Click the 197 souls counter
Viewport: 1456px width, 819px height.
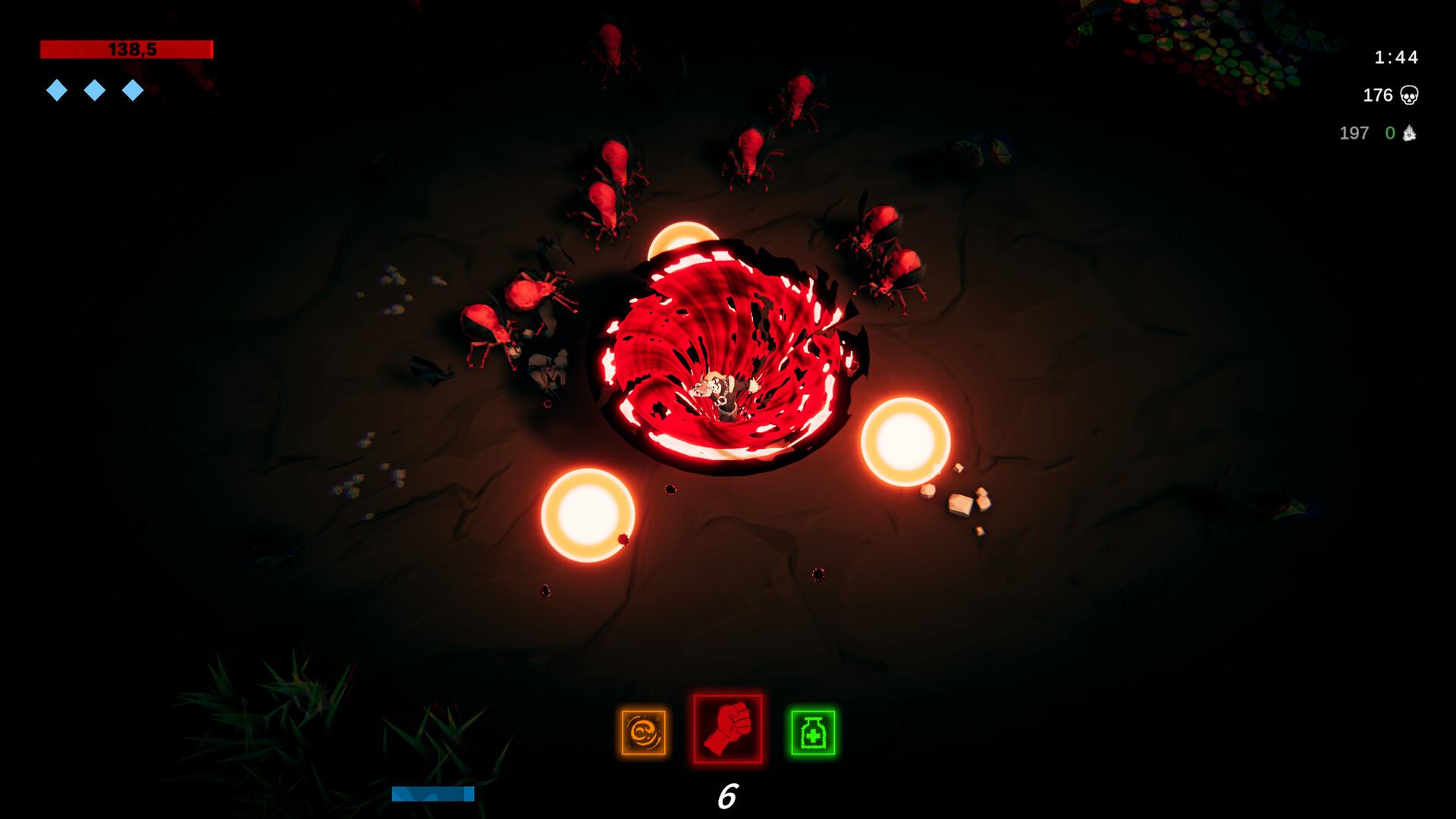1353,133
